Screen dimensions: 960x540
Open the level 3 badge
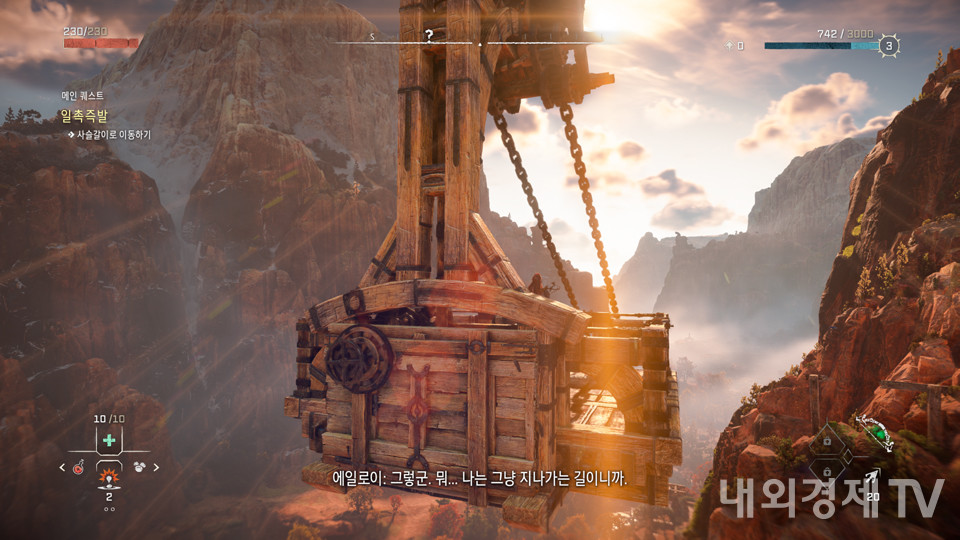click(888, 45)
